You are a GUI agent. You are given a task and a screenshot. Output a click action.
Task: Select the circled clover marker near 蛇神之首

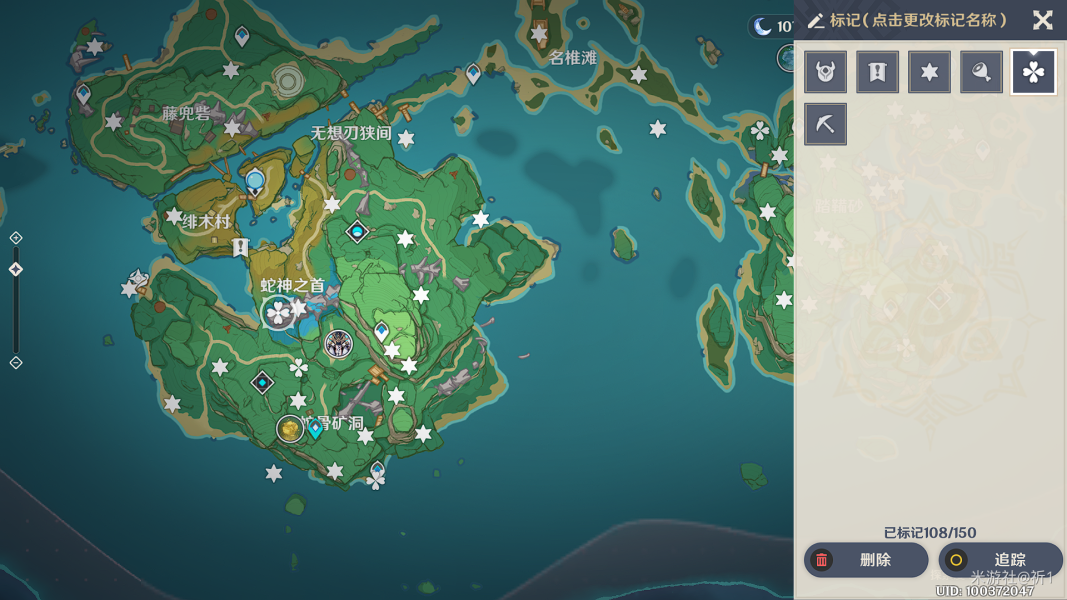click(278, 313)
